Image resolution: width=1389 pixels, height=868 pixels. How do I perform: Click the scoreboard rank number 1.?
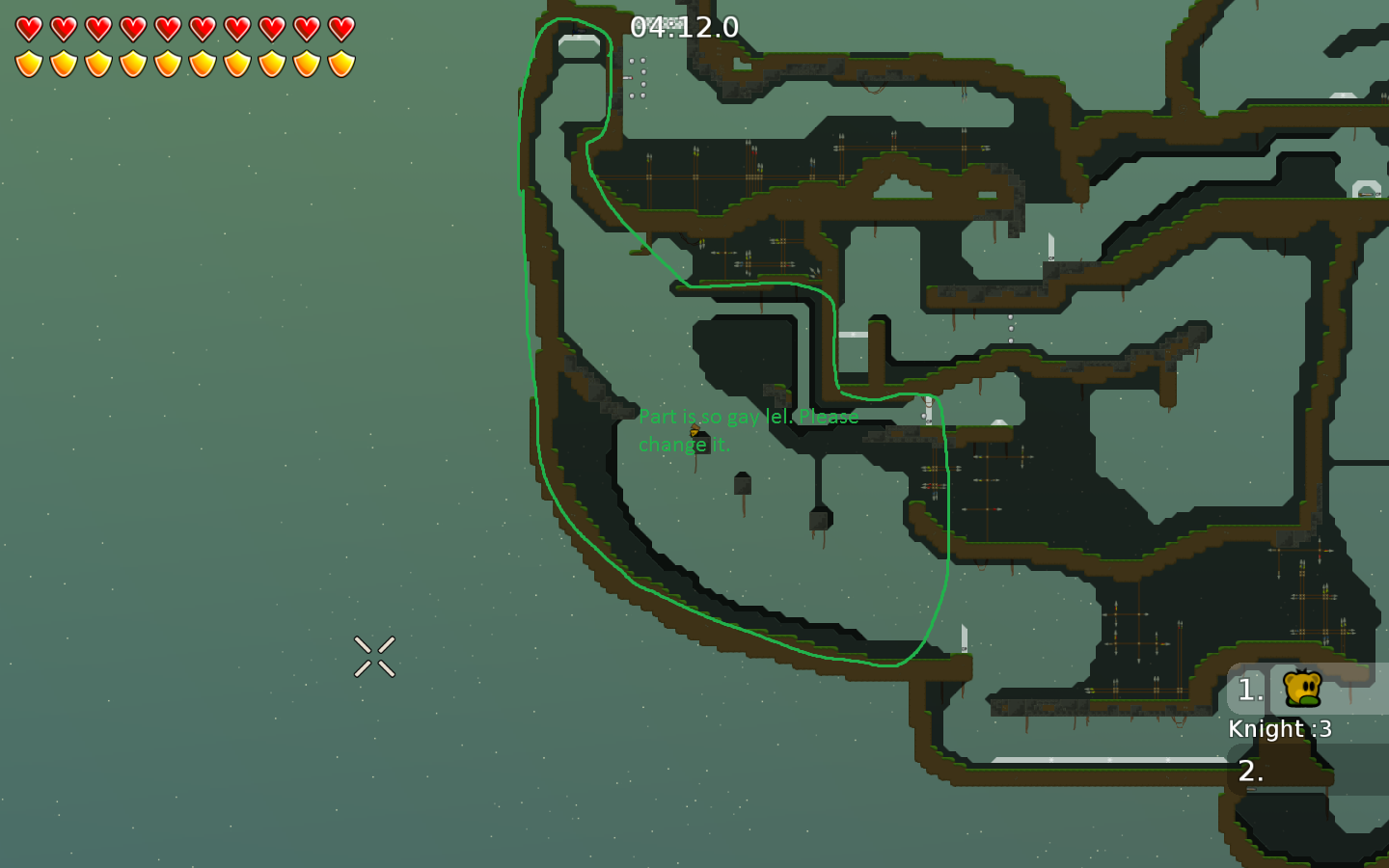[1249, 691]
